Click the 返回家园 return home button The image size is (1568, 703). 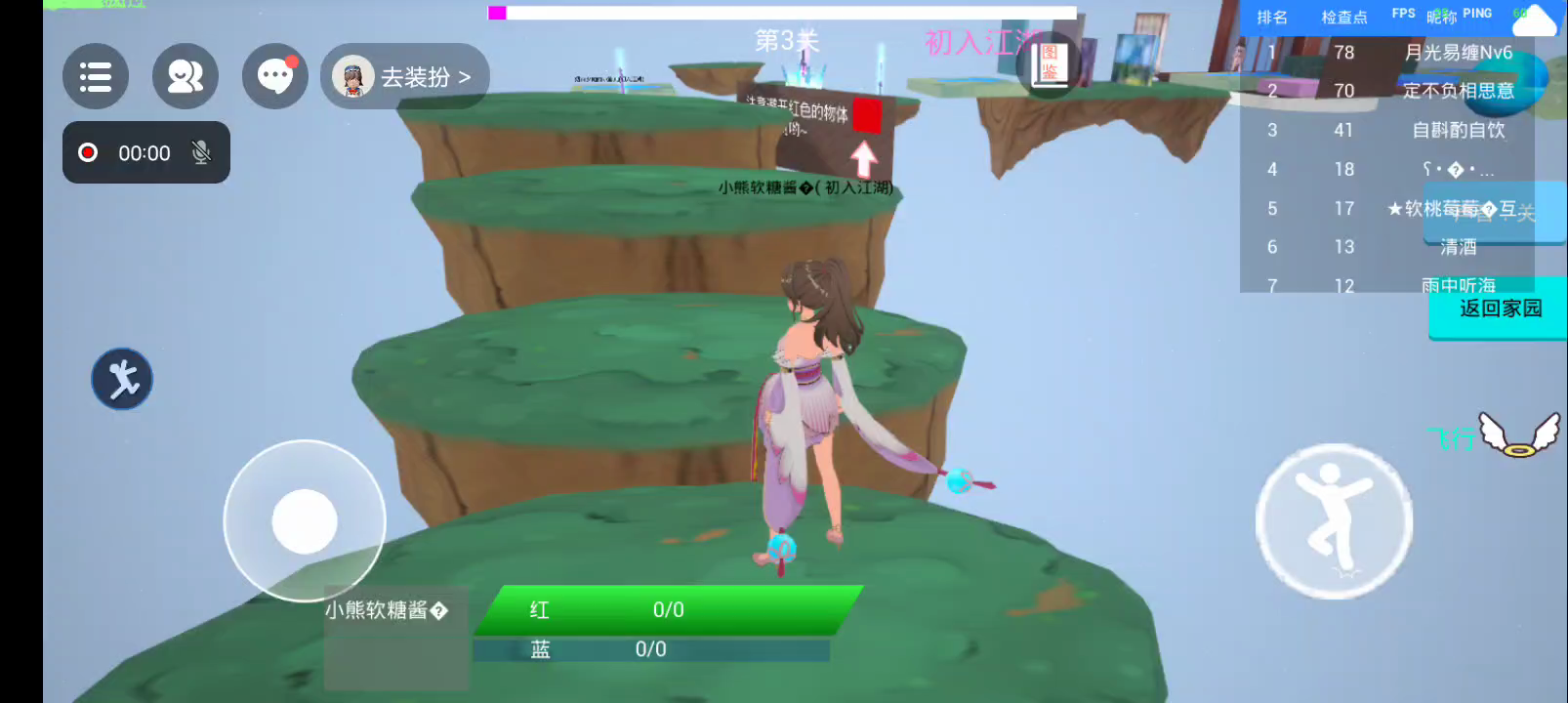1500,309
